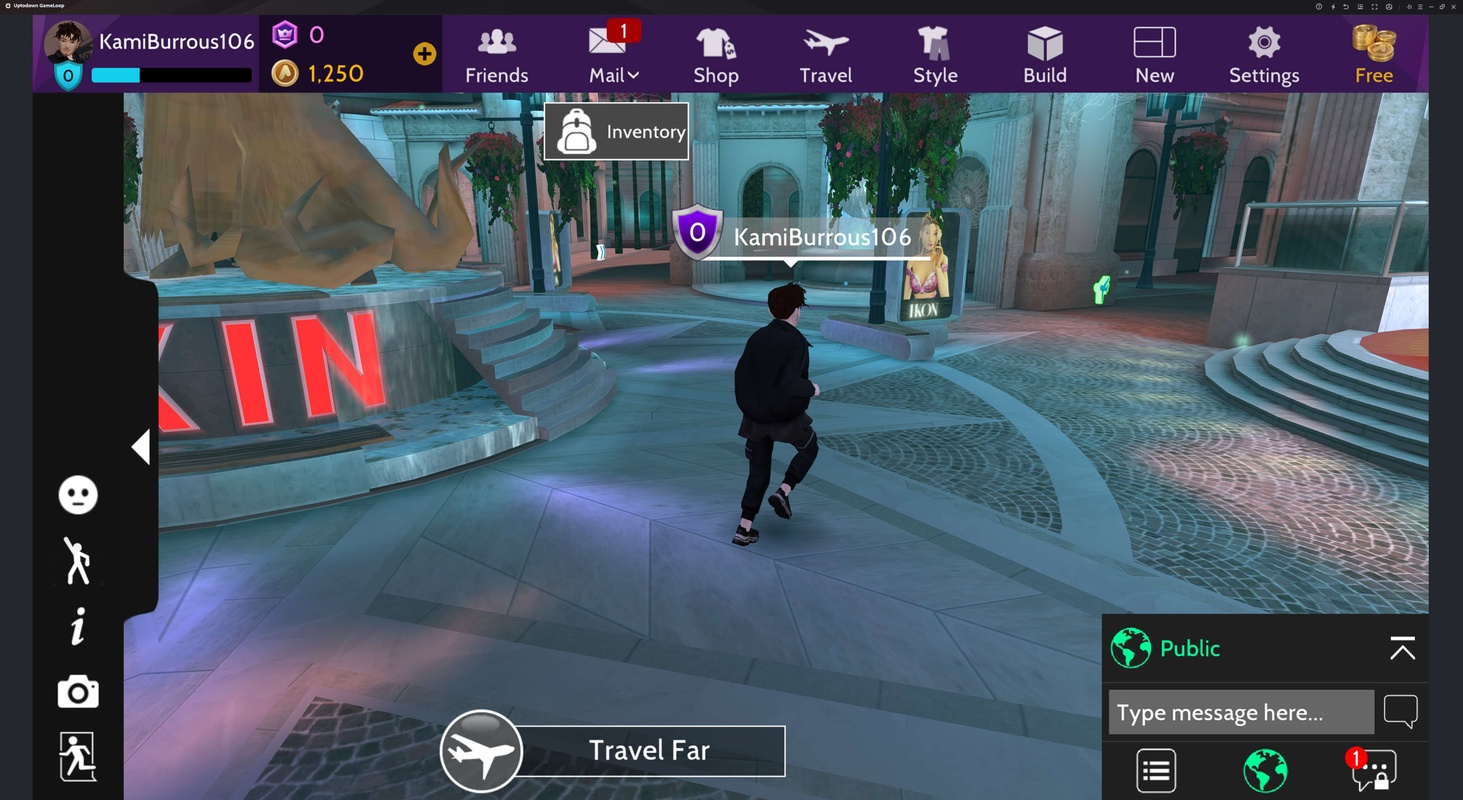This screenshot has width=1463, height=800.
Task: Open the Settings gear menu
Action: (1264, 55)
